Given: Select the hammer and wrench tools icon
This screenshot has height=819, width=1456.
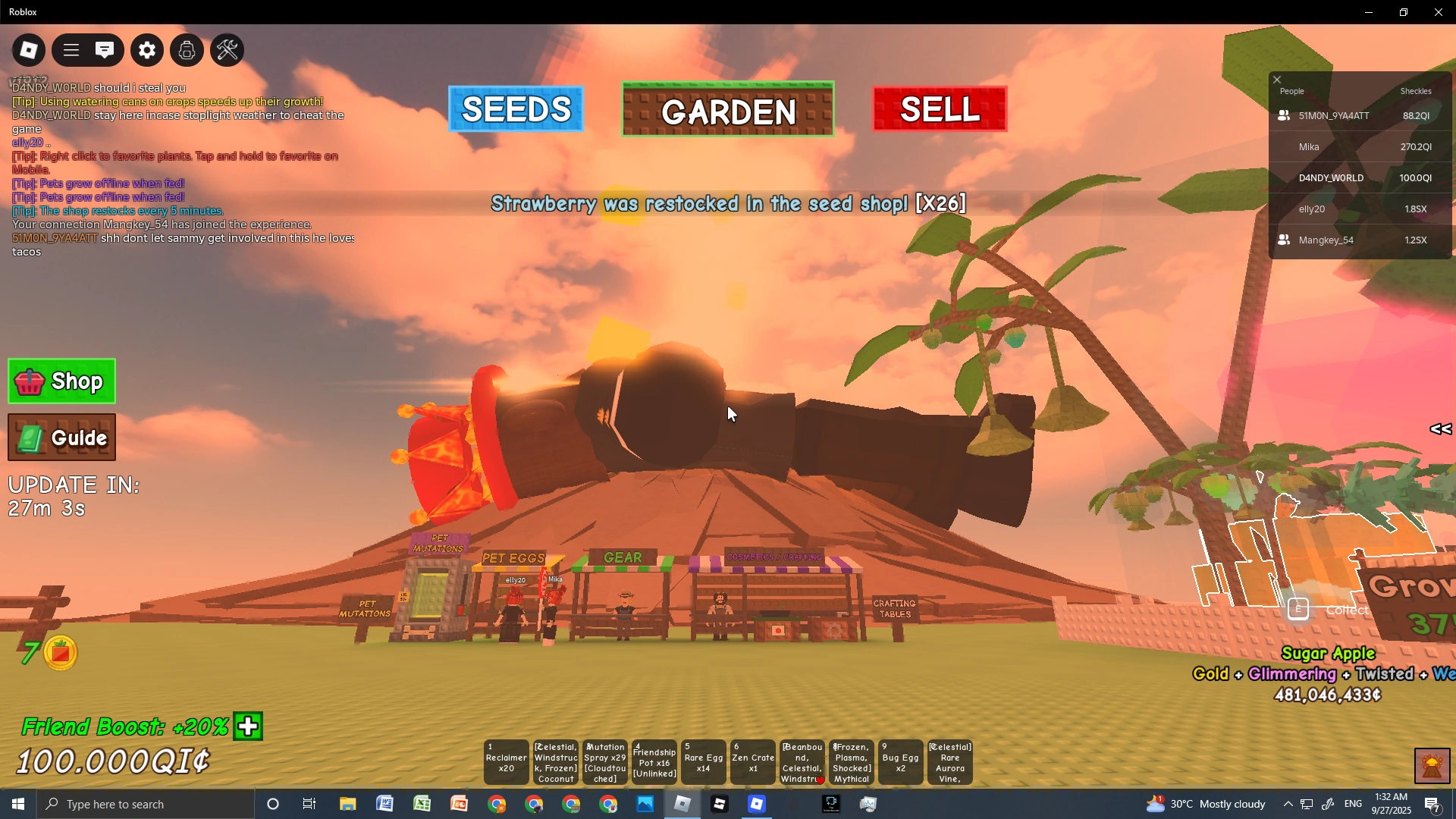Looking at the screenshot, I should [x=227, y=49].
